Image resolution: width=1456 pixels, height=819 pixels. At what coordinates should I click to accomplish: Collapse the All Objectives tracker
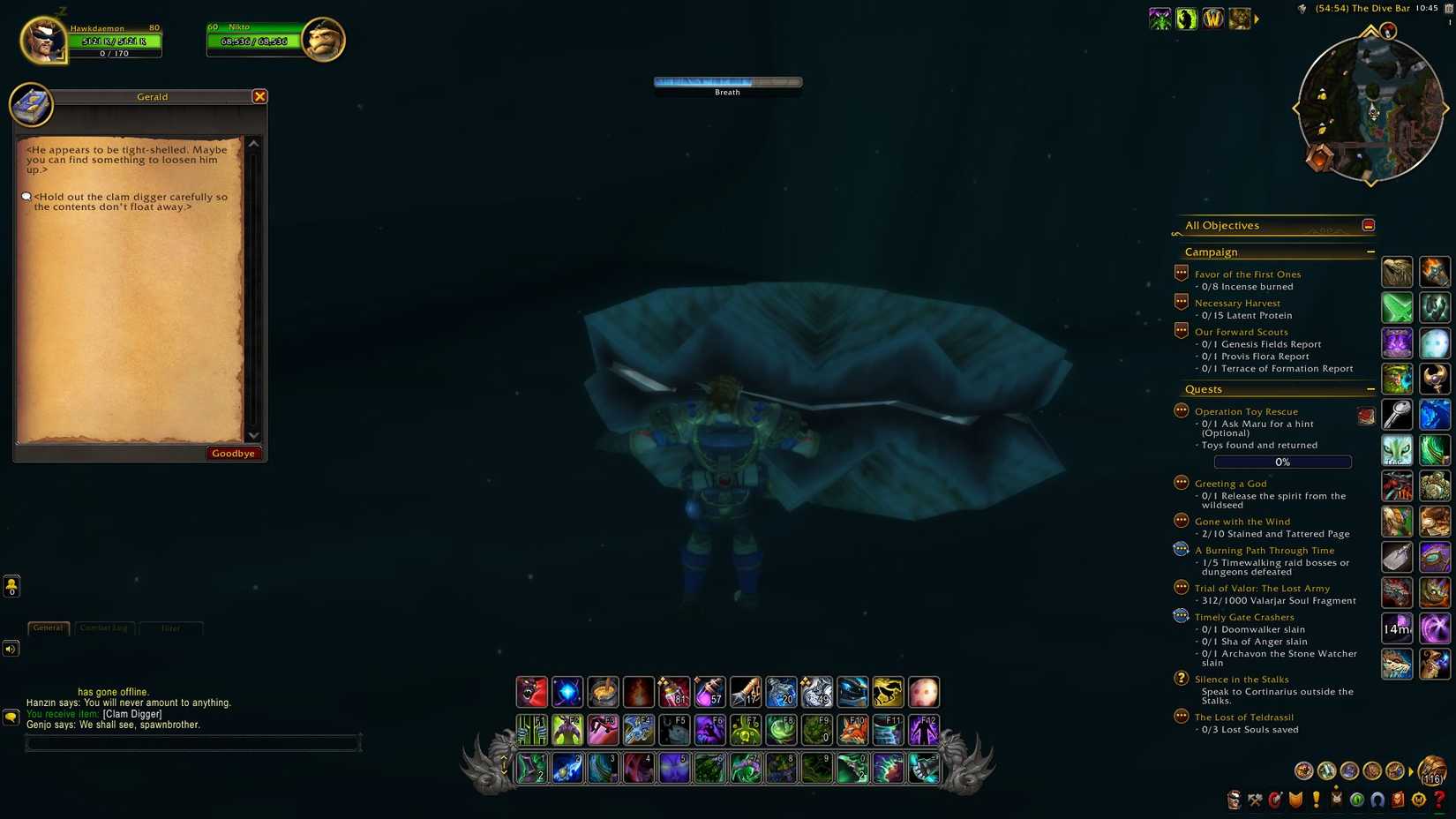(x=1368, y=225)
